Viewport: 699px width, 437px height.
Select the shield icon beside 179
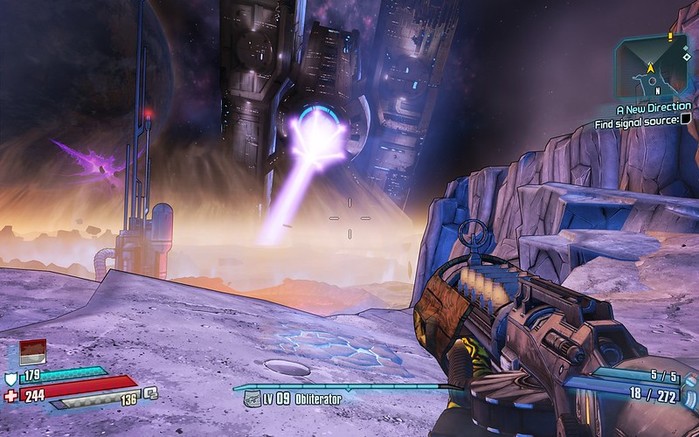[11, 377]
